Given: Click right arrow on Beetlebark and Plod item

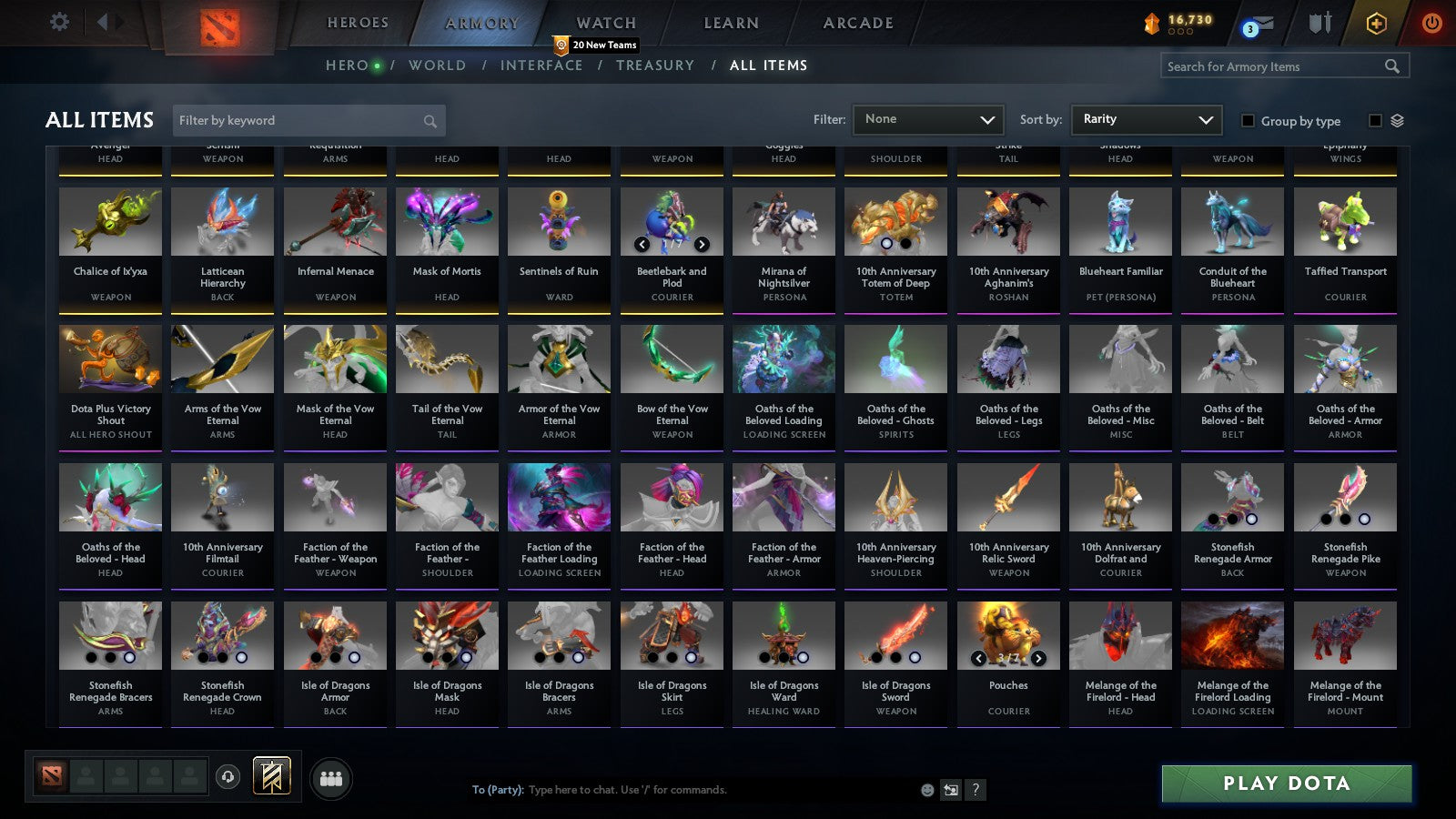Looking at the screenshot, I should 702,244.
